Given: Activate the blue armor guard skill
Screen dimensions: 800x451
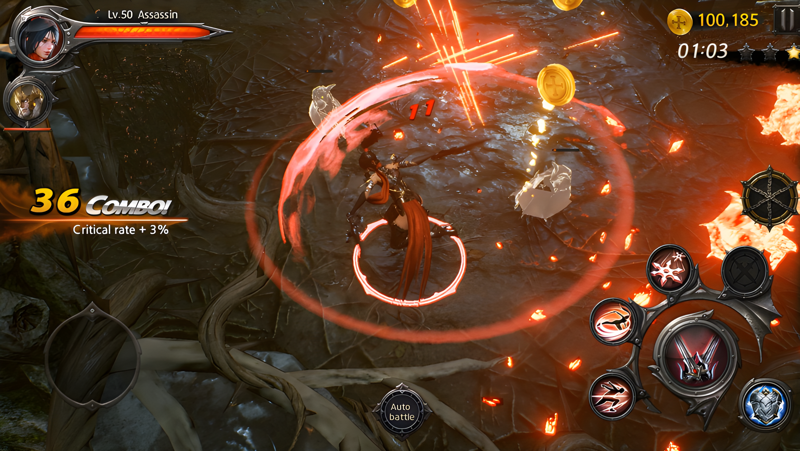Looking at the screenshot, I should [765, 403].
